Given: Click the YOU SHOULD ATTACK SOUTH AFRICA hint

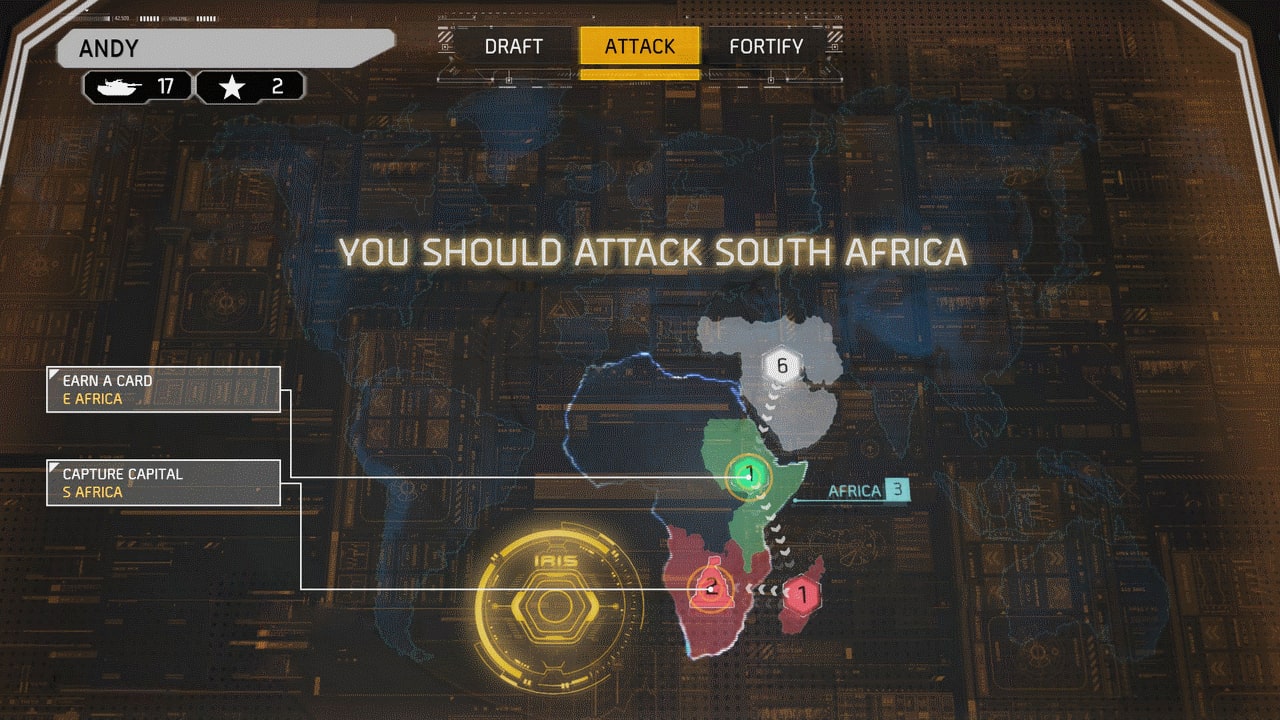Looking at the screenshot, I should pos(653,253).
